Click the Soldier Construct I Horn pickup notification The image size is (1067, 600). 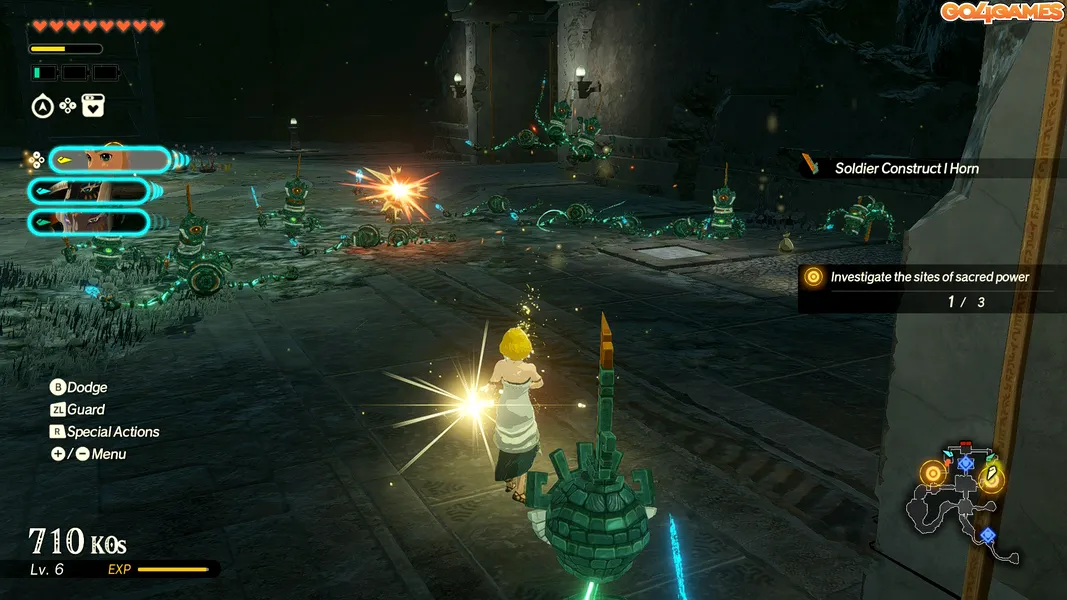pyautogui.click(x=906, y=168)
